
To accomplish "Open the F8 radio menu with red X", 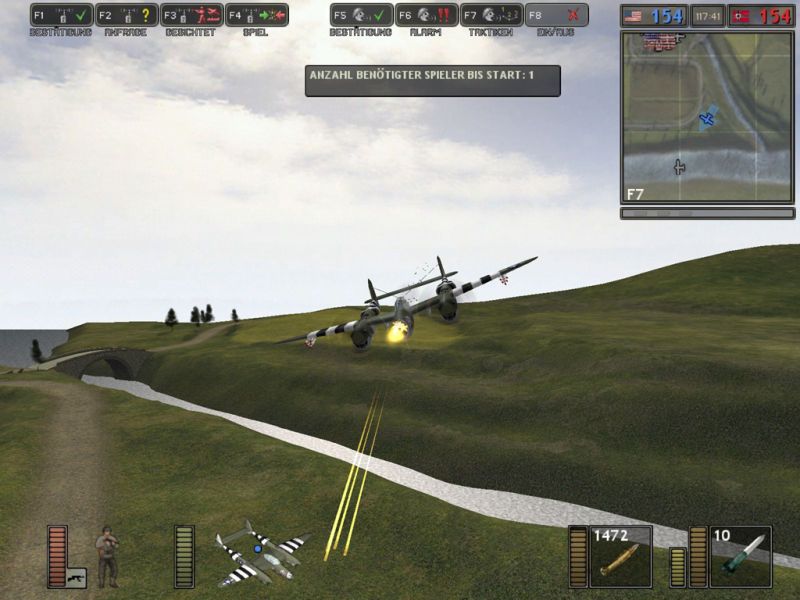I will [557, 15].
